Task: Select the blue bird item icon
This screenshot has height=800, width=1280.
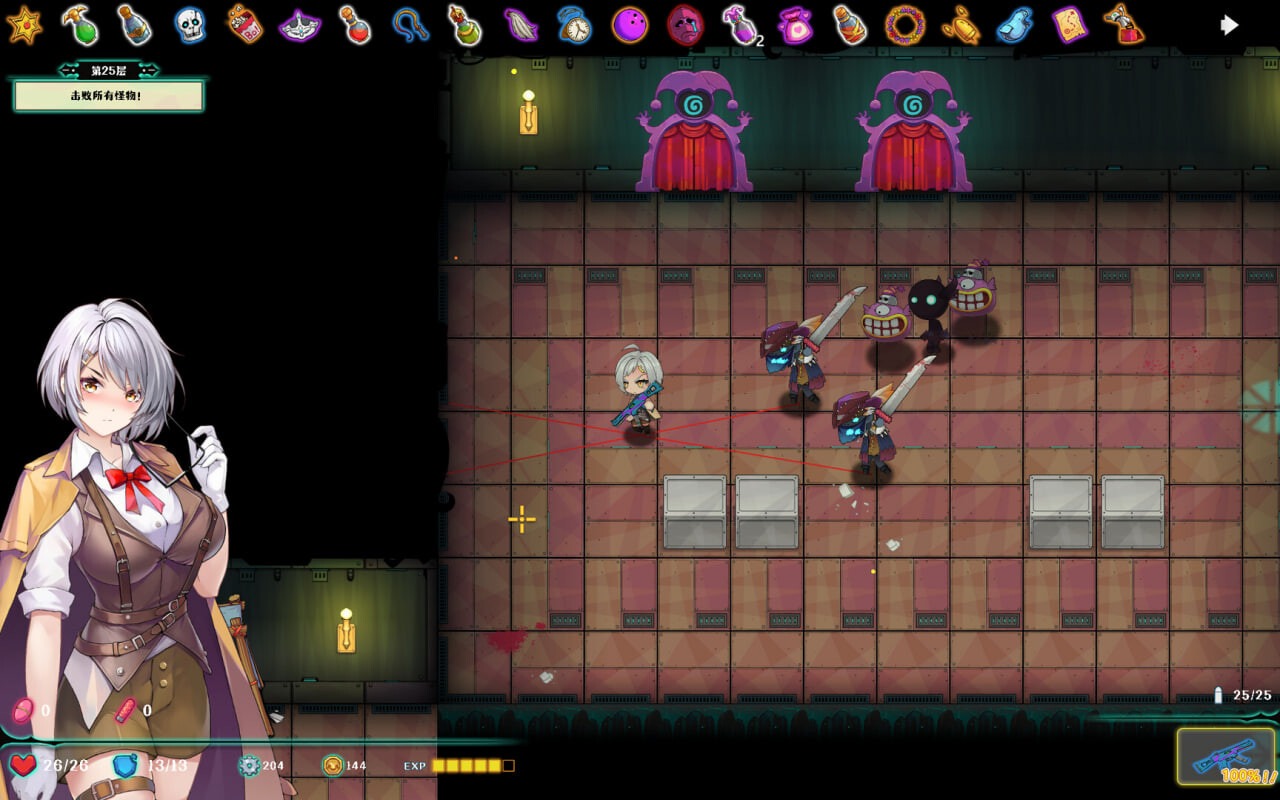Action: (1015, 25)
